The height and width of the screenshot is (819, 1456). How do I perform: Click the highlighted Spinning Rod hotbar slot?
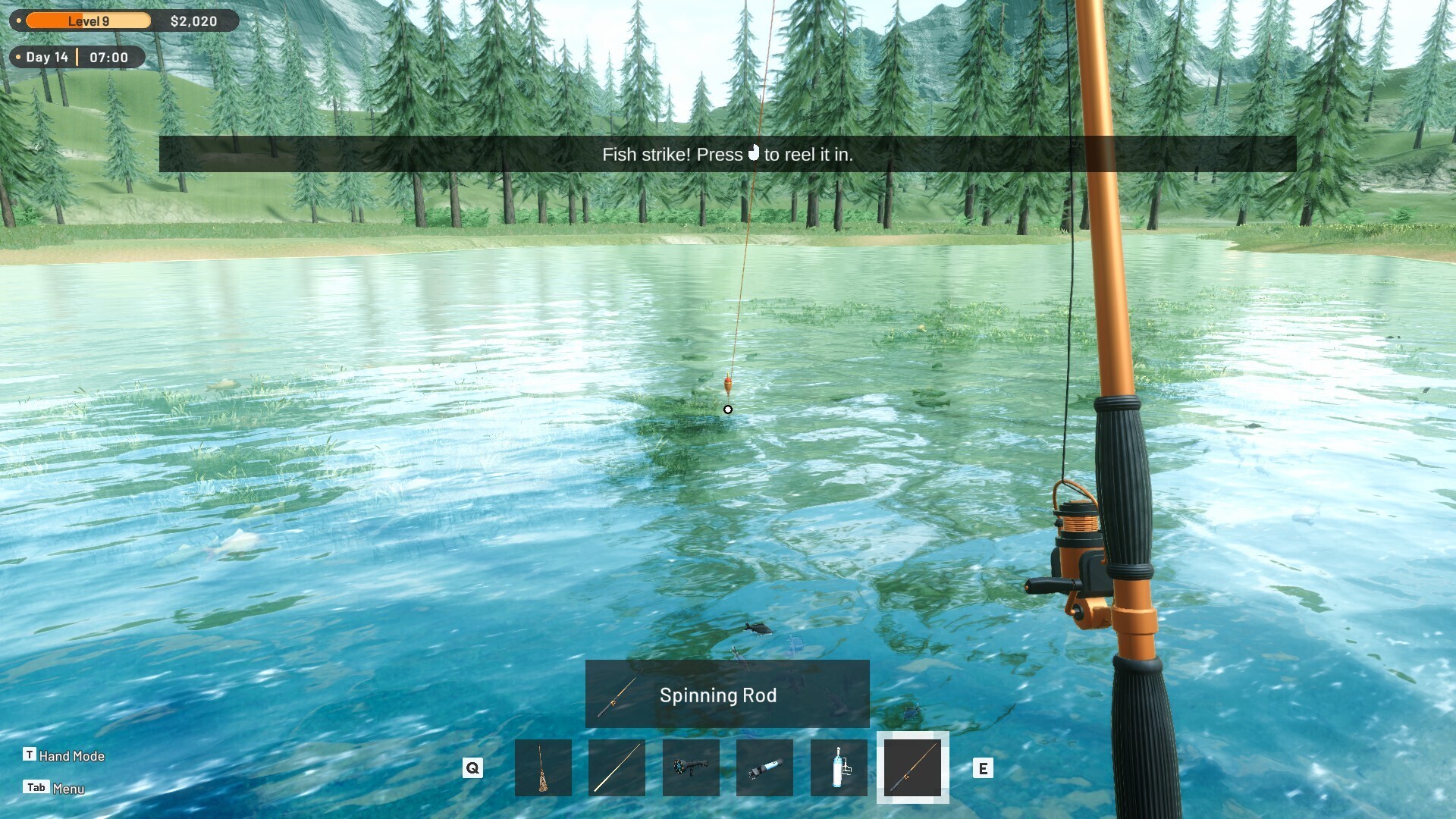[x=912, y=767]
